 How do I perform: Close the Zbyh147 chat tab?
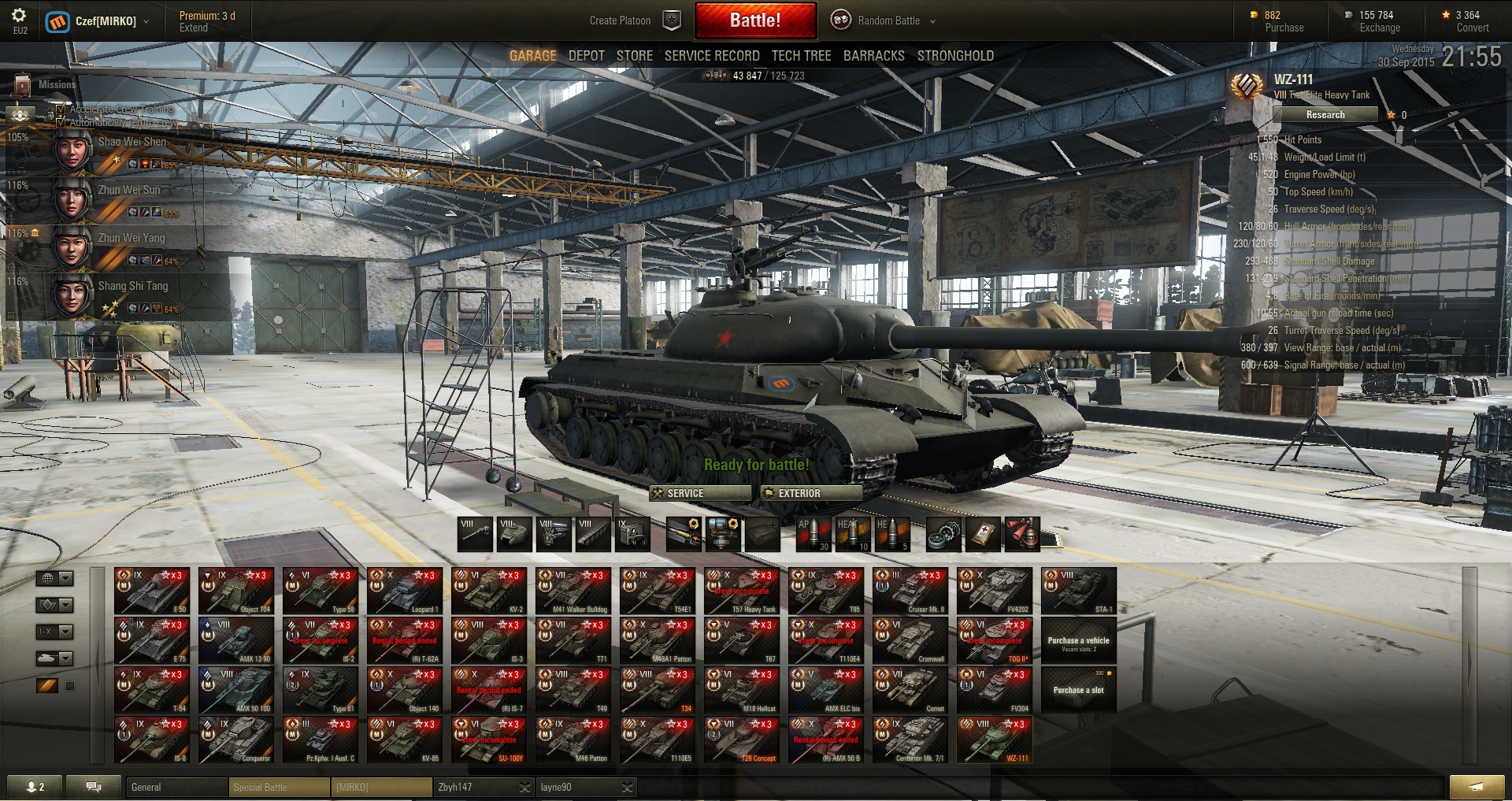pos(525,787)
